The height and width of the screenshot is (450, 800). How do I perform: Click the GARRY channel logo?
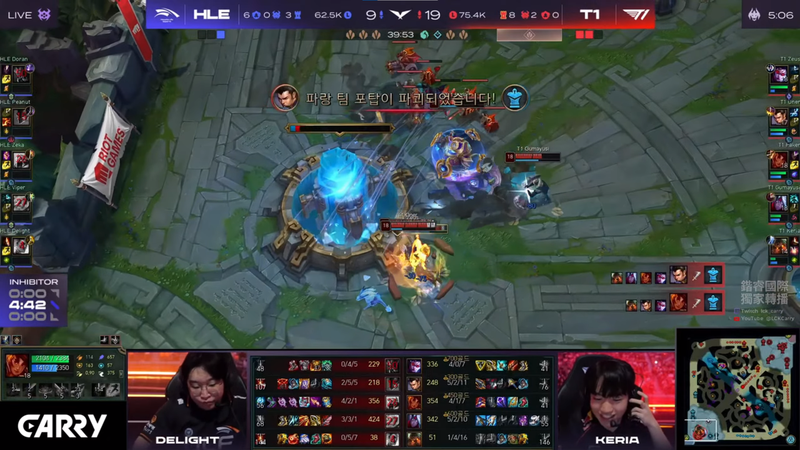[62, 427]
